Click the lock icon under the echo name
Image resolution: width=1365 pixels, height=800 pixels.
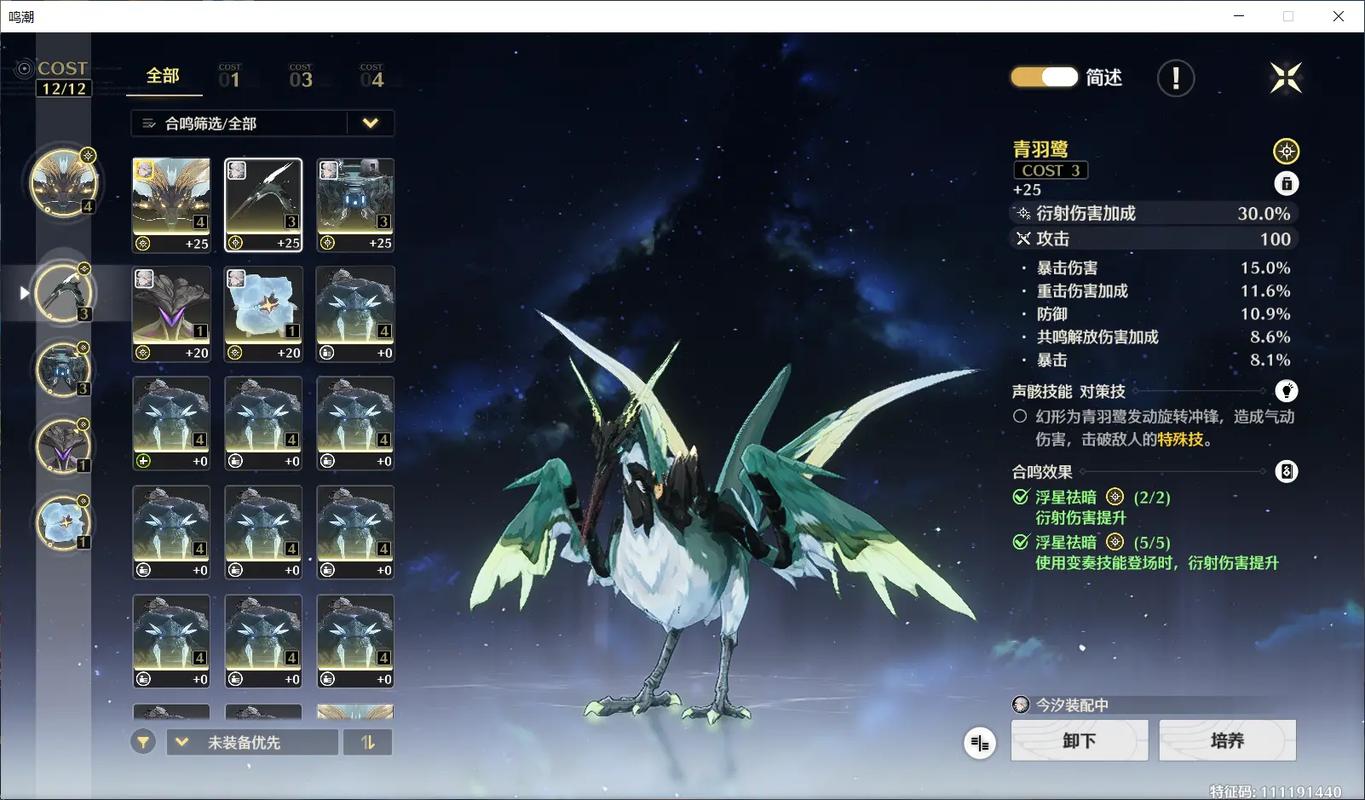pos(1286,183)
